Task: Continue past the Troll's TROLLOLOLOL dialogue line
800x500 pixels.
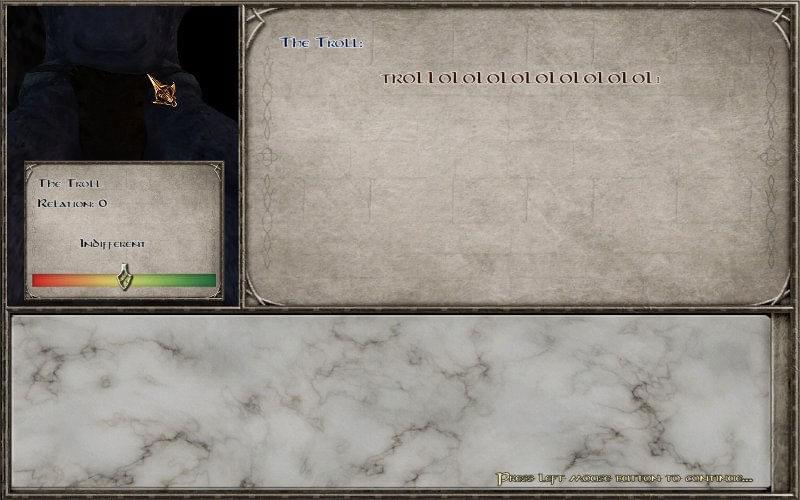Action: point(624,479)
